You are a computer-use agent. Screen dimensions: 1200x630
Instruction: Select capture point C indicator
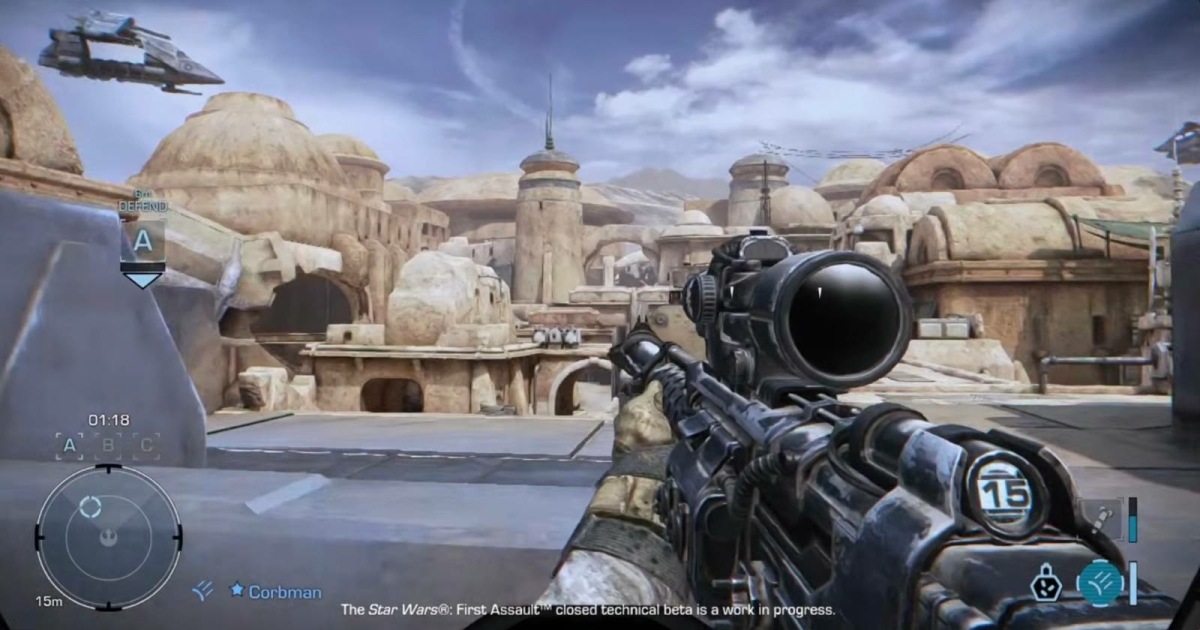tap(146, 446)
